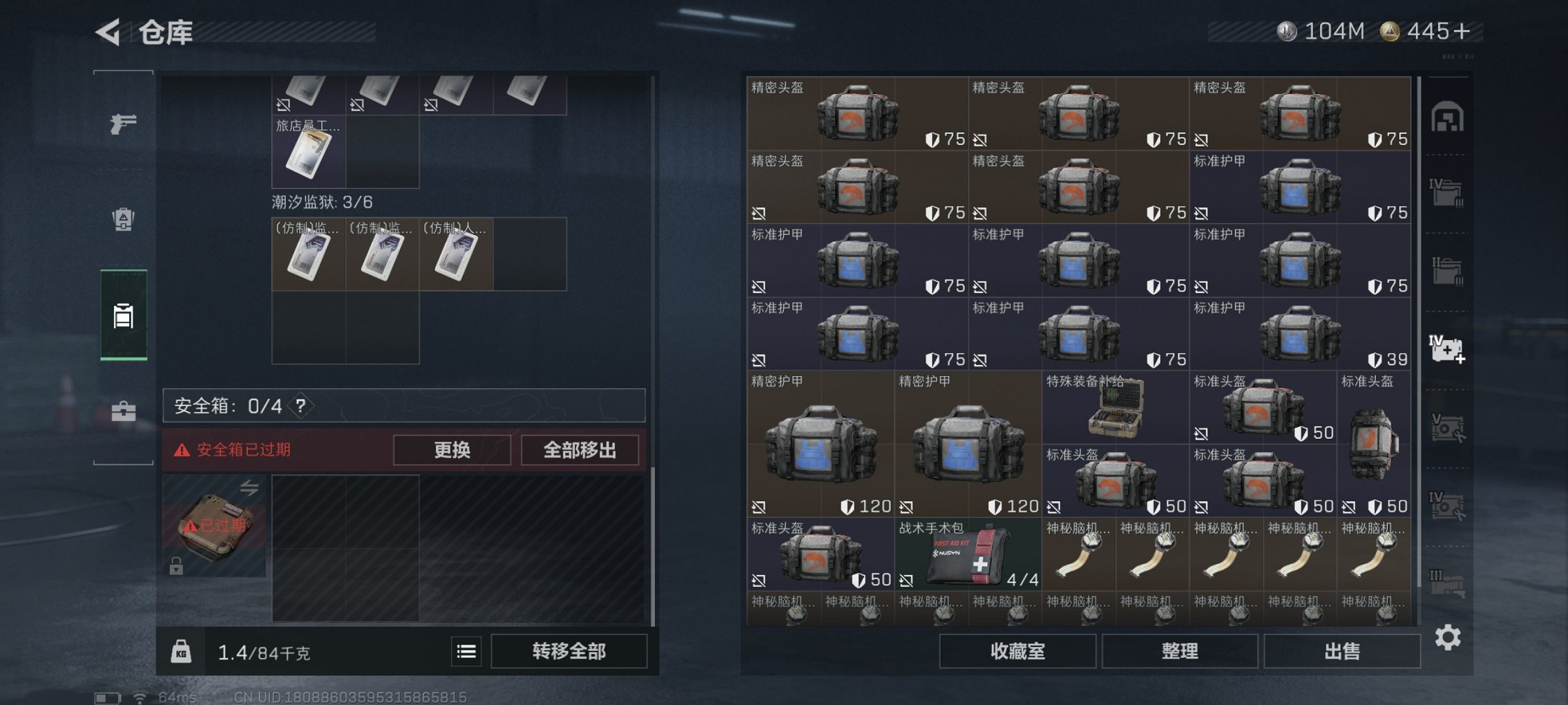Click the list view icon beside 转移全部

467,652
